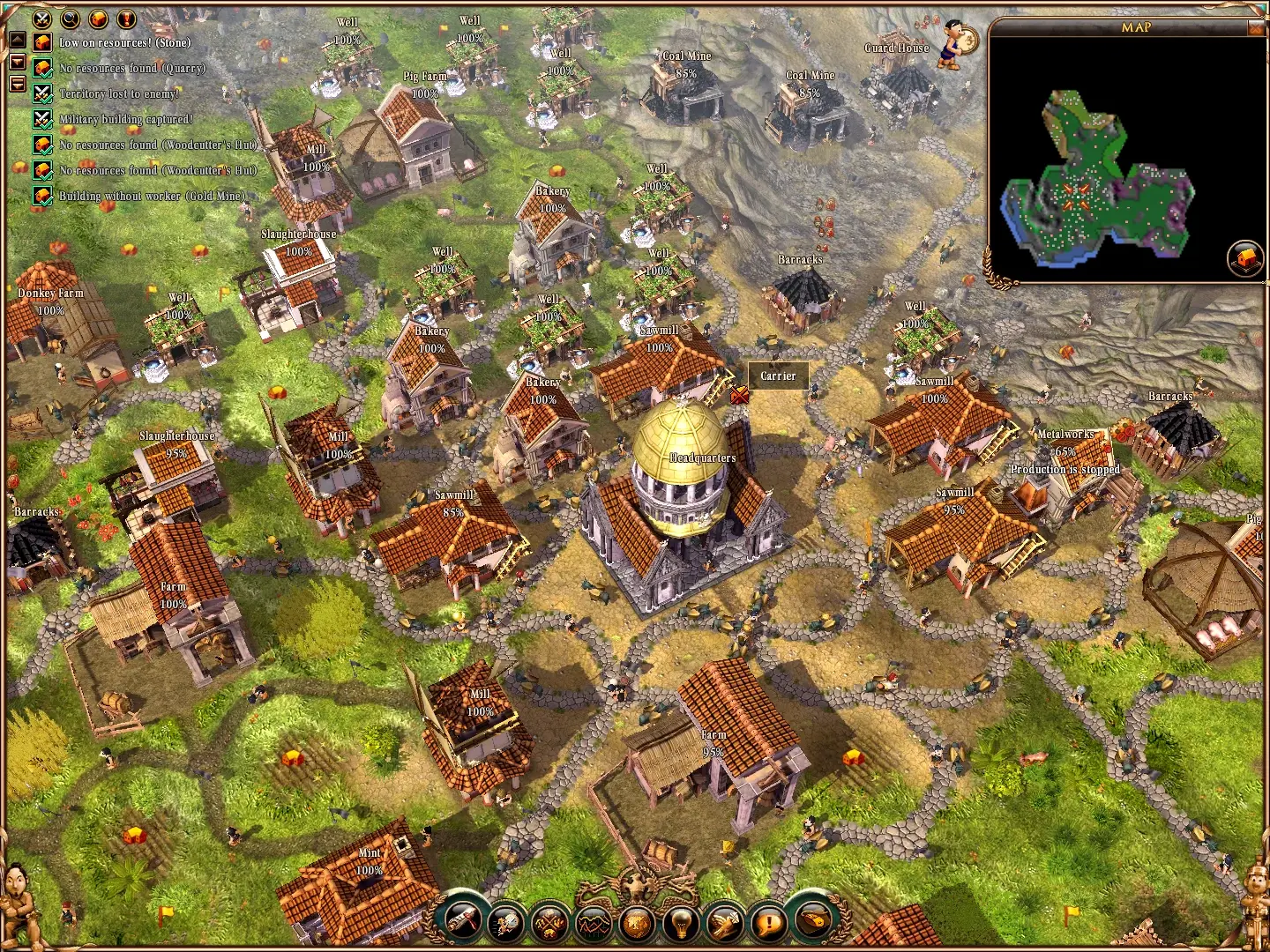Click the magnifying glass filter icon top left
This screenshot has width=1270, height=952.
(69, 19)
